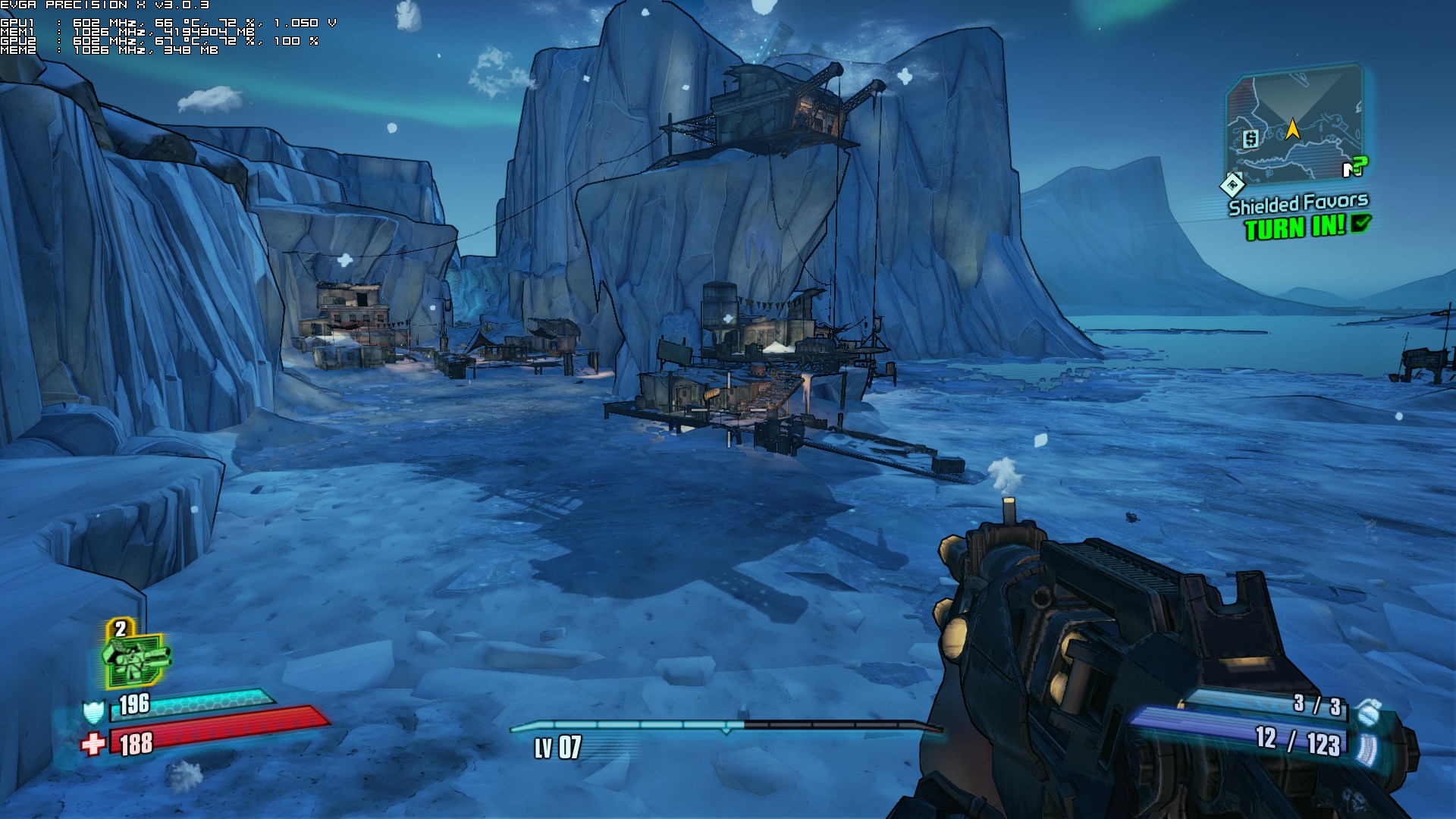The image size is (1456, 819).
Task: Click the diamond waypoint icon beside mission name
Action: (x=1232, y=184)
